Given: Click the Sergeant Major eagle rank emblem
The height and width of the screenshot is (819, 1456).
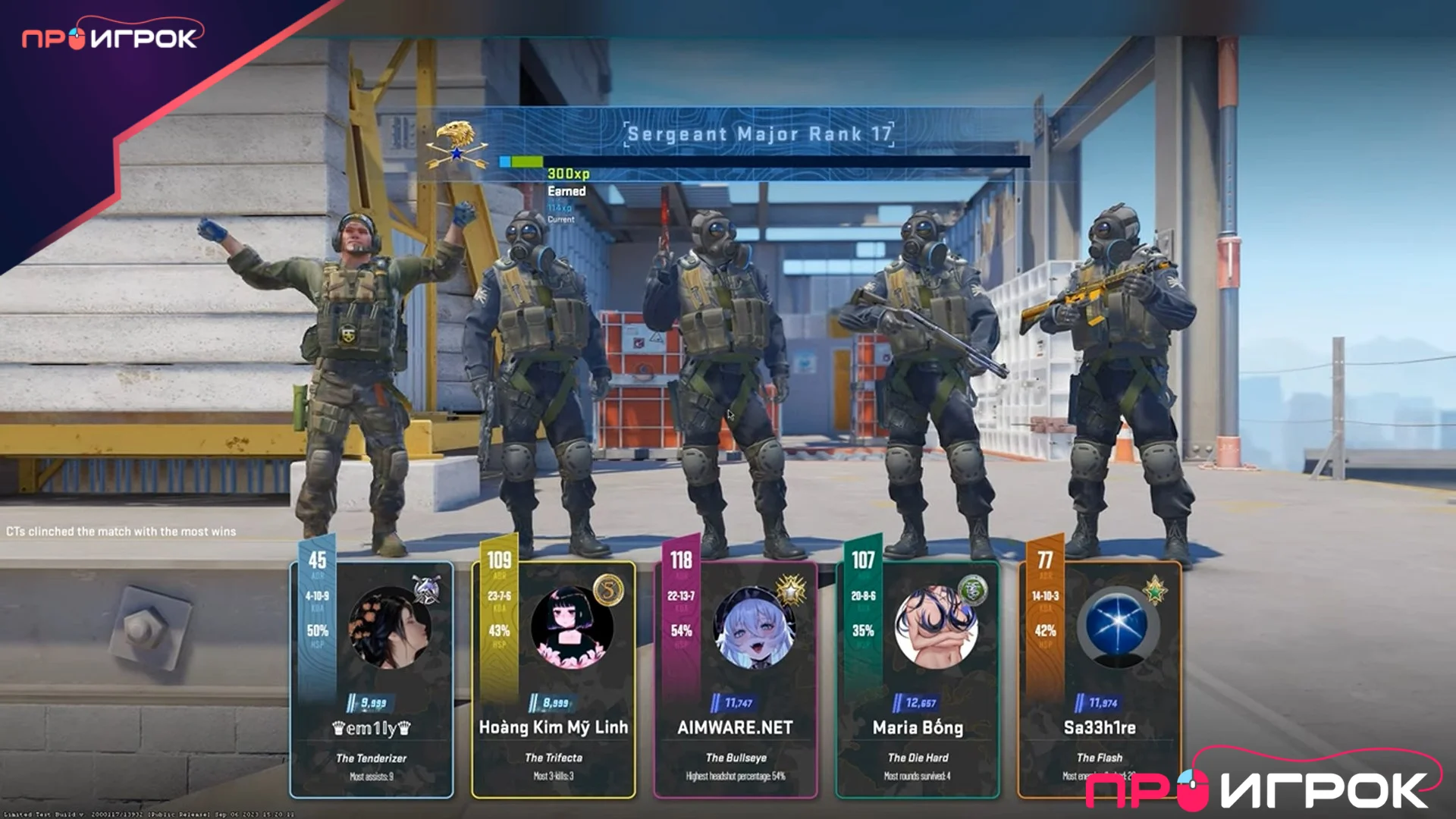Looking at the screenshot, I should [457, 143].
